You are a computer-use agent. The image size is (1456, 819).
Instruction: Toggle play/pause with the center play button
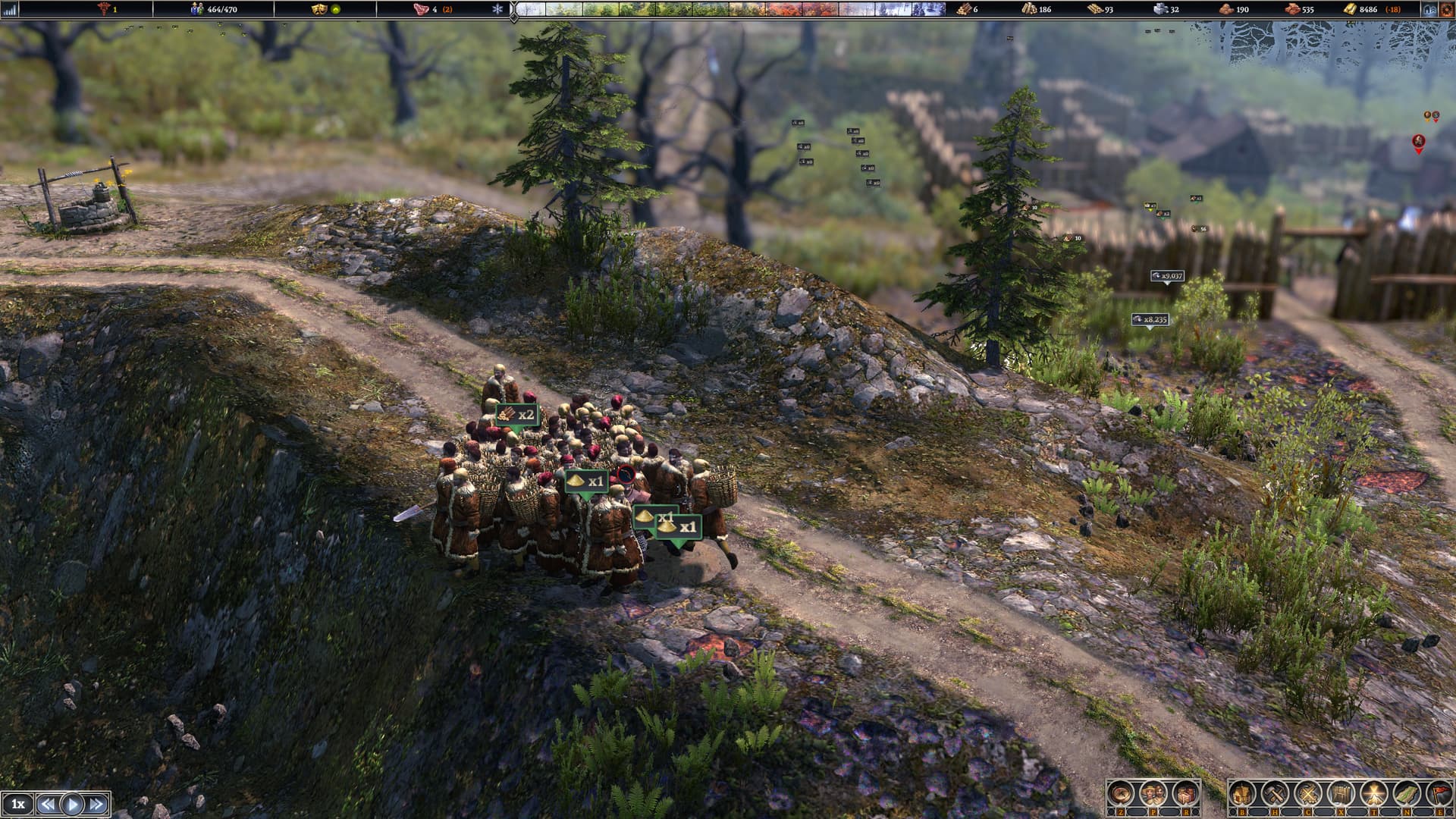click(x=72, y=804)
